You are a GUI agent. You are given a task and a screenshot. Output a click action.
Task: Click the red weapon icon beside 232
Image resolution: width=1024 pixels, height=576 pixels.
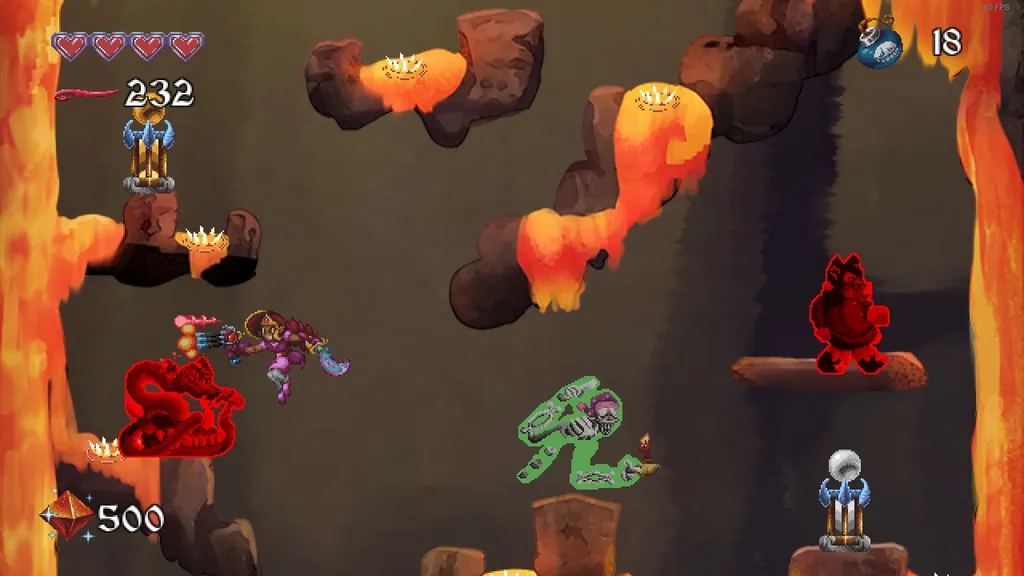pyautogui.click(x=87, y=95)
